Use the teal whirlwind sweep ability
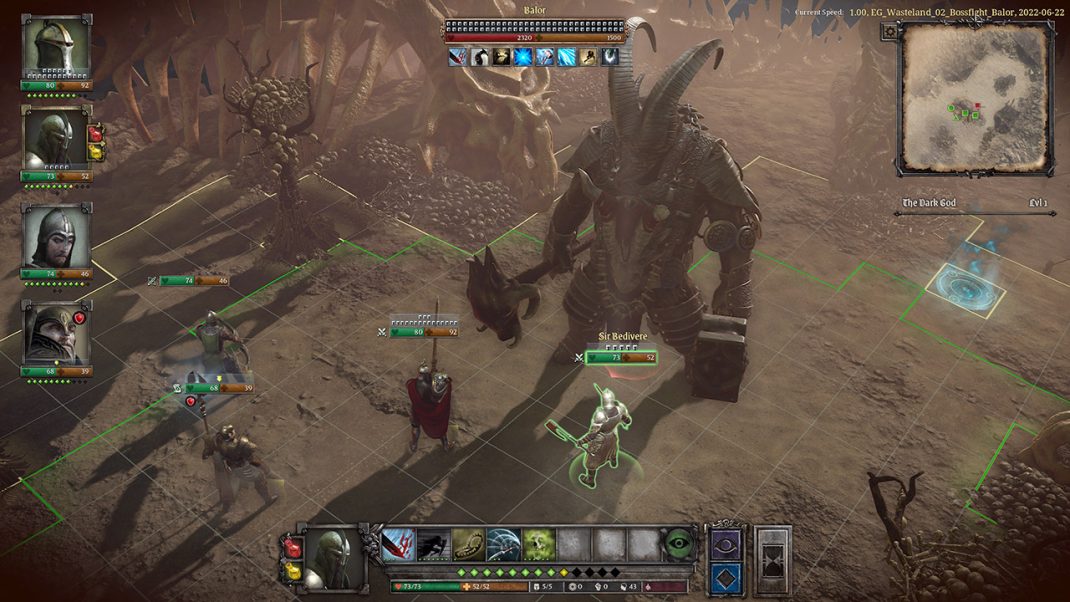 click(503, 545)
